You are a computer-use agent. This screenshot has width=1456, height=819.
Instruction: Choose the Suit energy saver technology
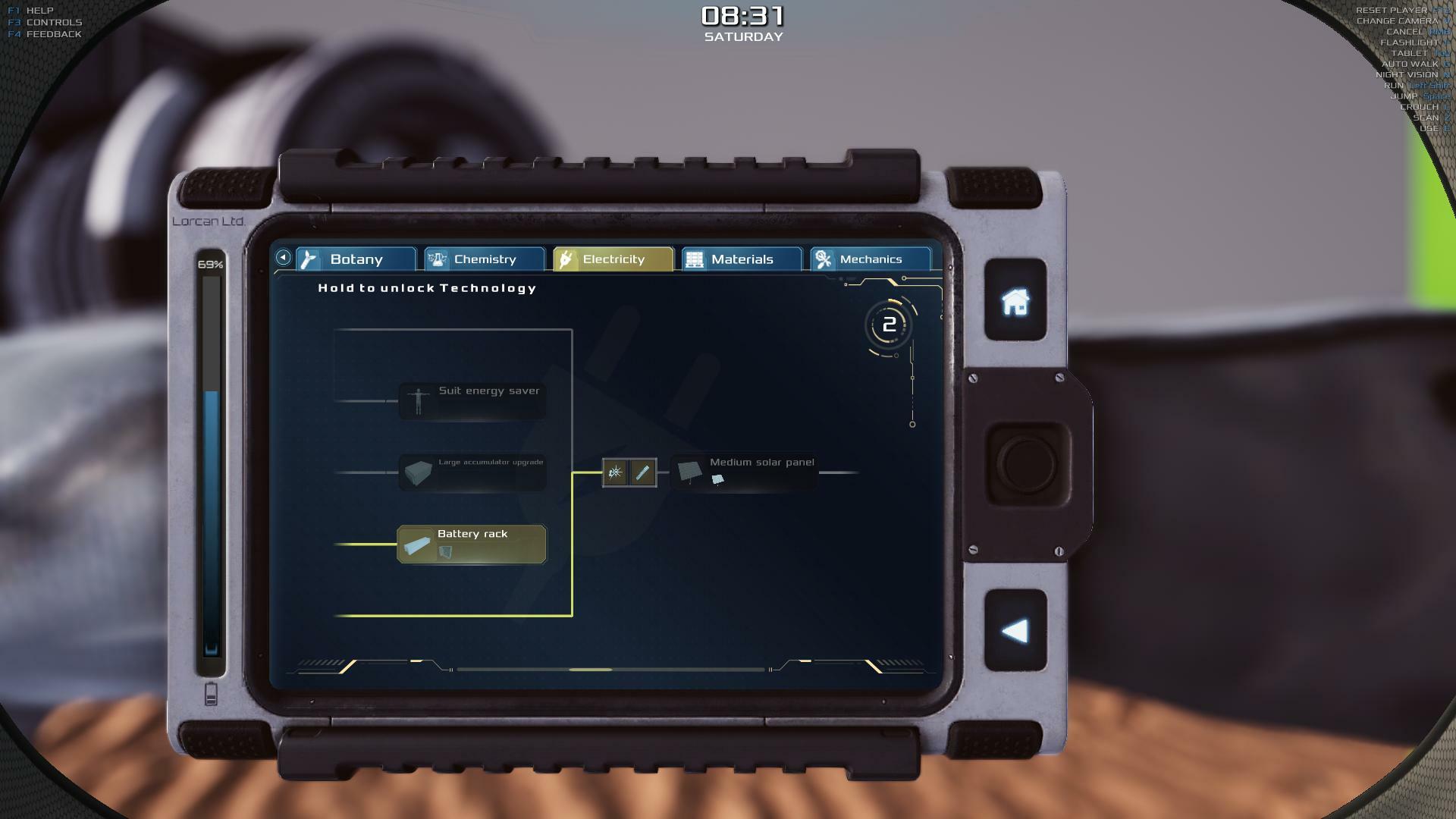point(472,400)
